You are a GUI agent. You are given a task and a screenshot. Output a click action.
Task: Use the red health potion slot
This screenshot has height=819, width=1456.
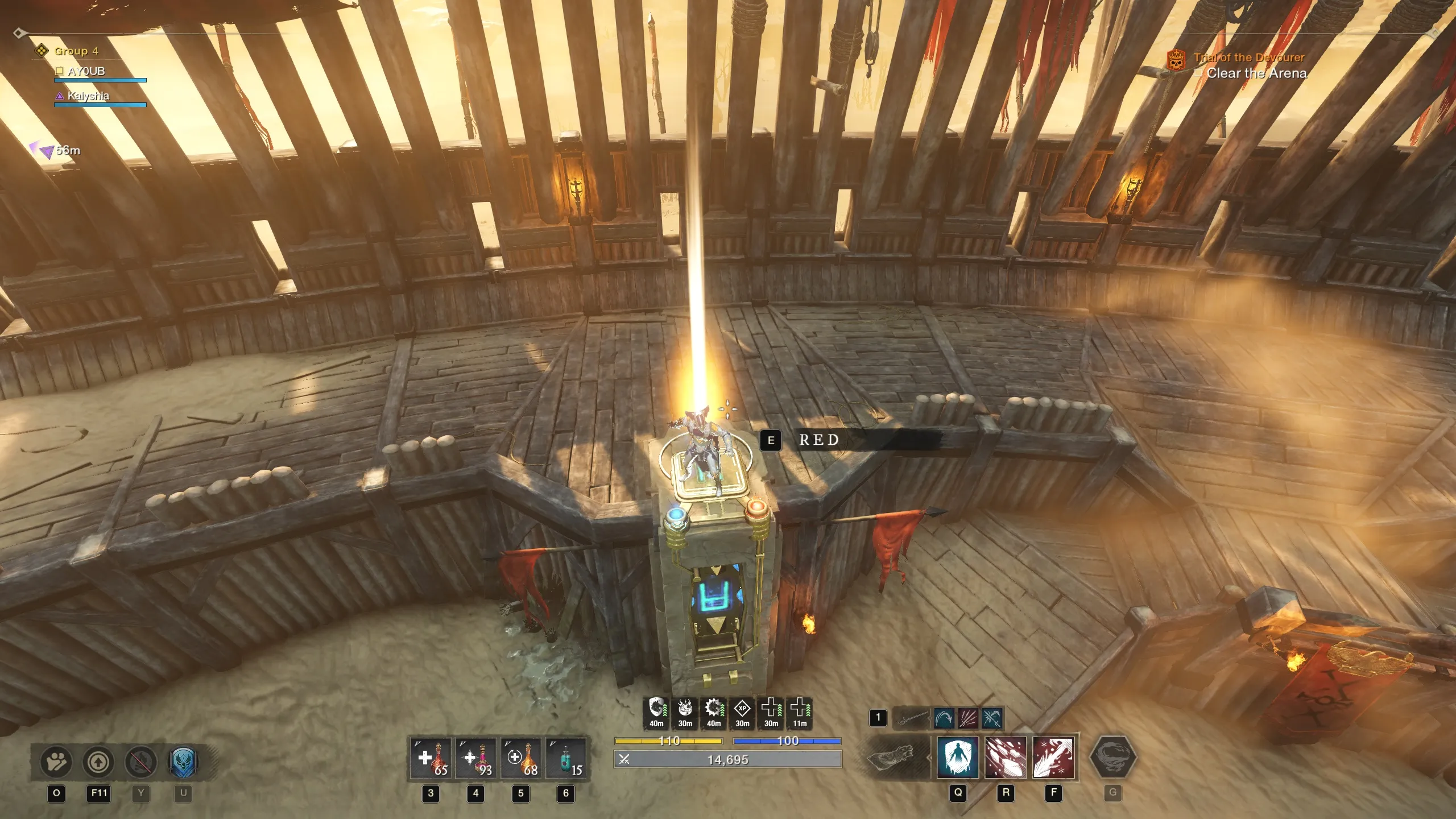pyautogui.click(x=431, y=759)
